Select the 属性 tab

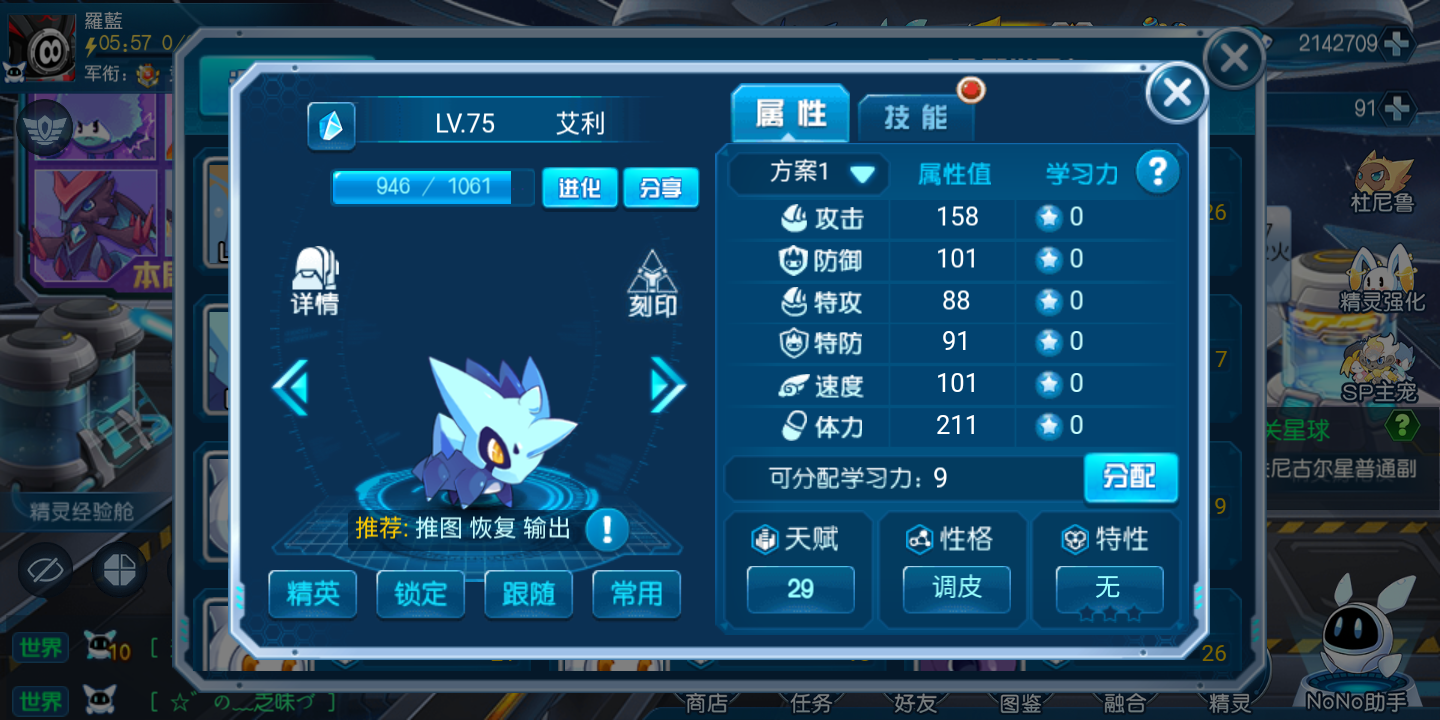click(x=790, y=115)
